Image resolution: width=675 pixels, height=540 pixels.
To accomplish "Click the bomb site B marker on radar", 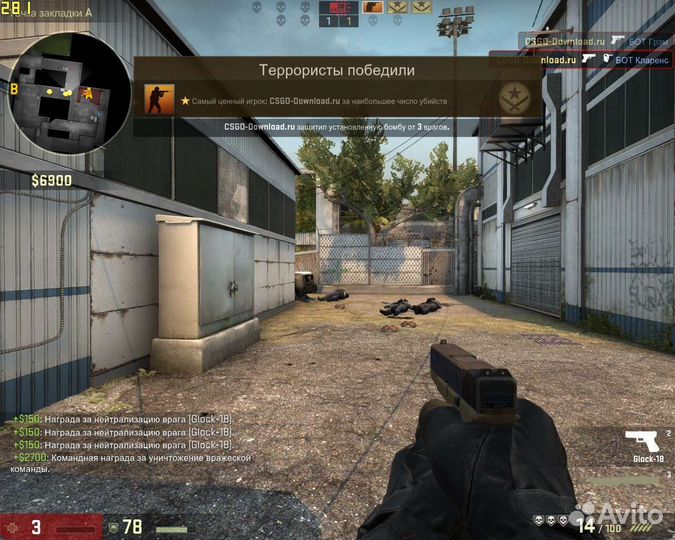I will coord(15,88).
